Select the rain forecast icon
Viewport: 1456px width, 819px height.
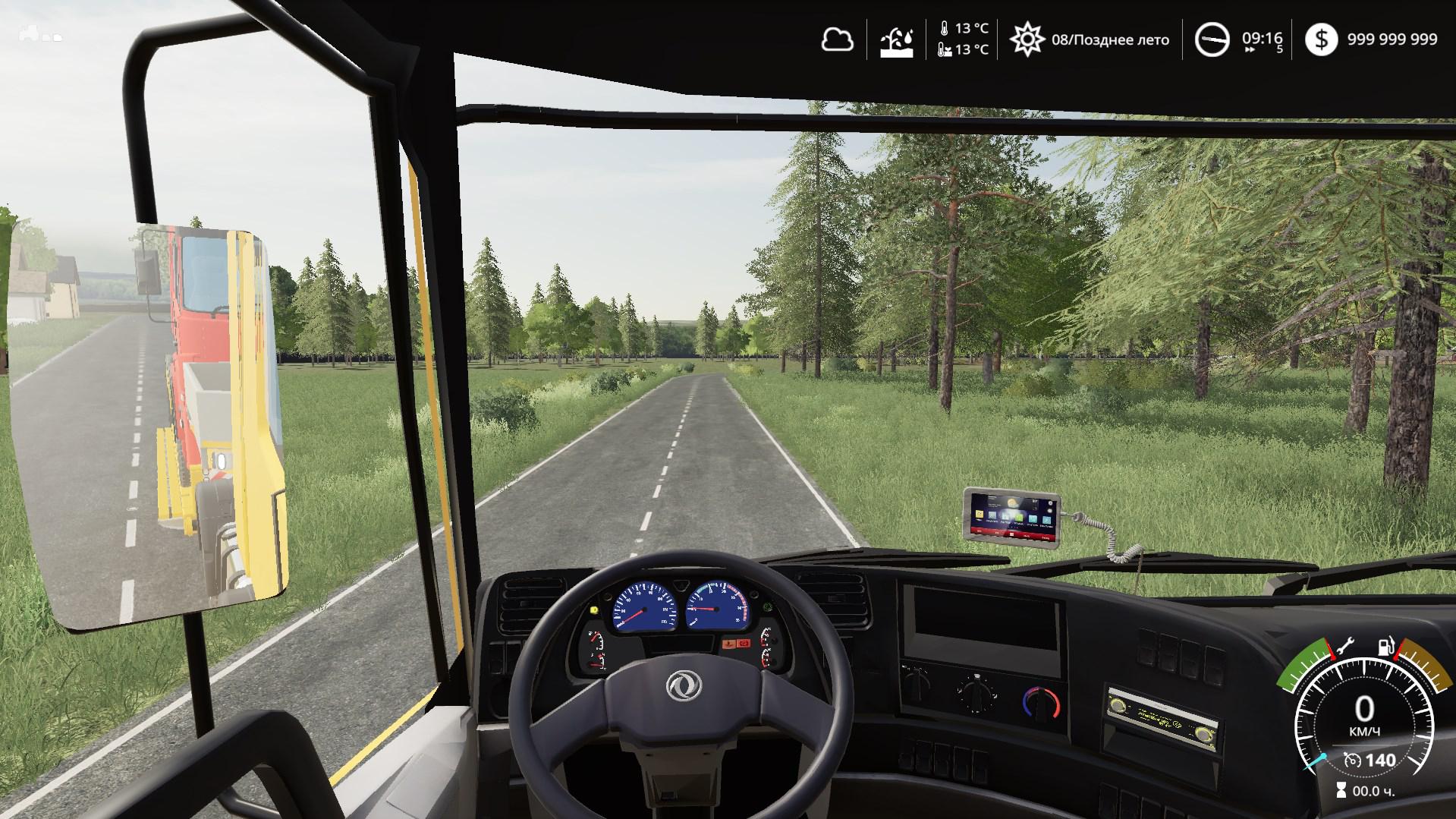click(896, 40)
